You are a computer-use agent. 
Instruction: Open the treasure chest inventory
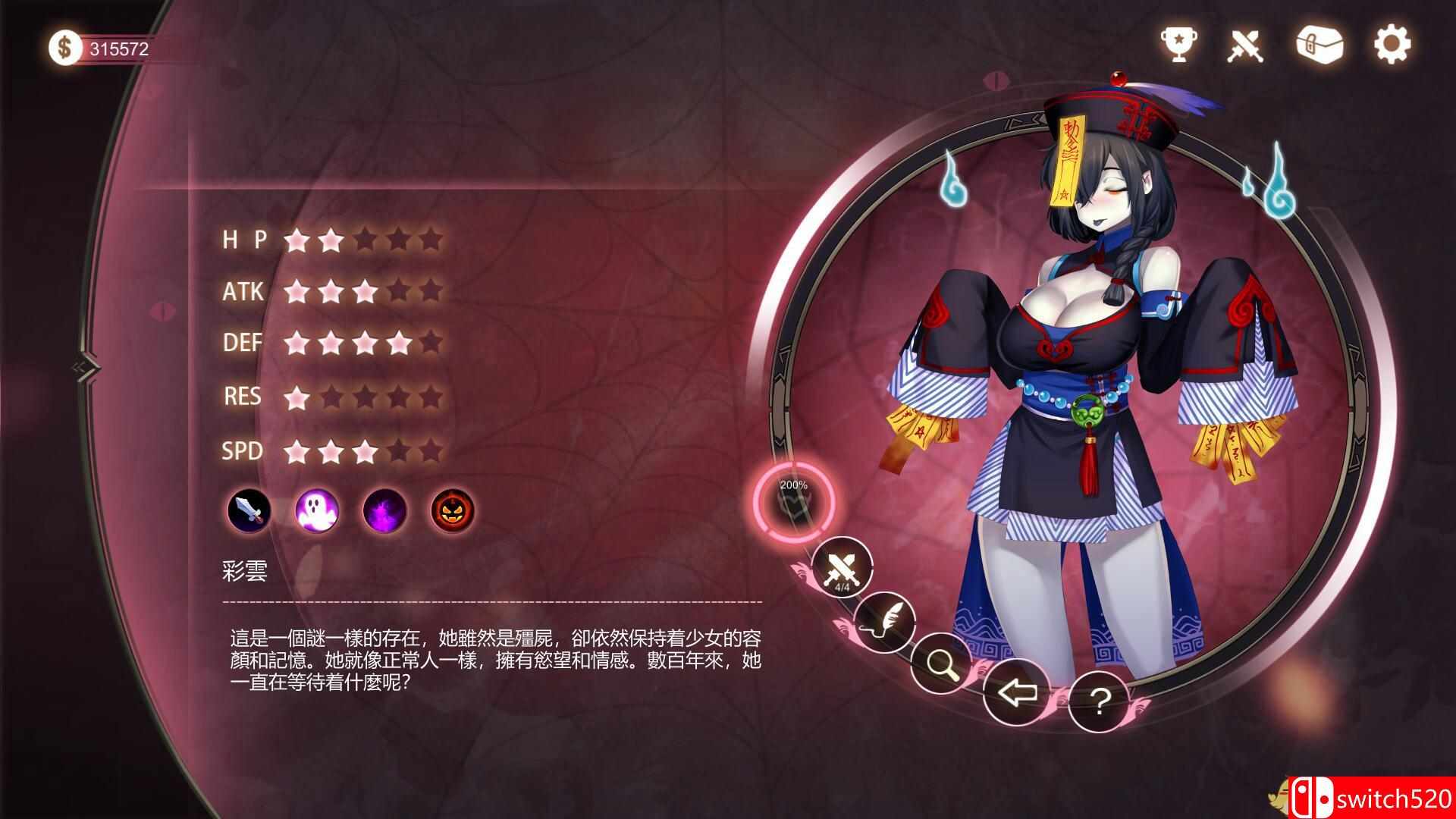tap(1319, 45)
